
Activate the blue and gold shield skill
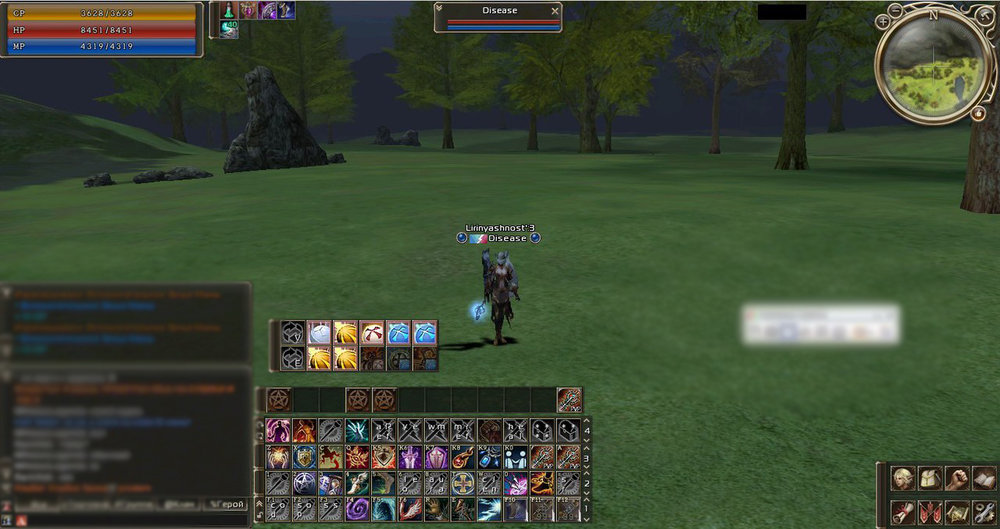coord(305,458)
